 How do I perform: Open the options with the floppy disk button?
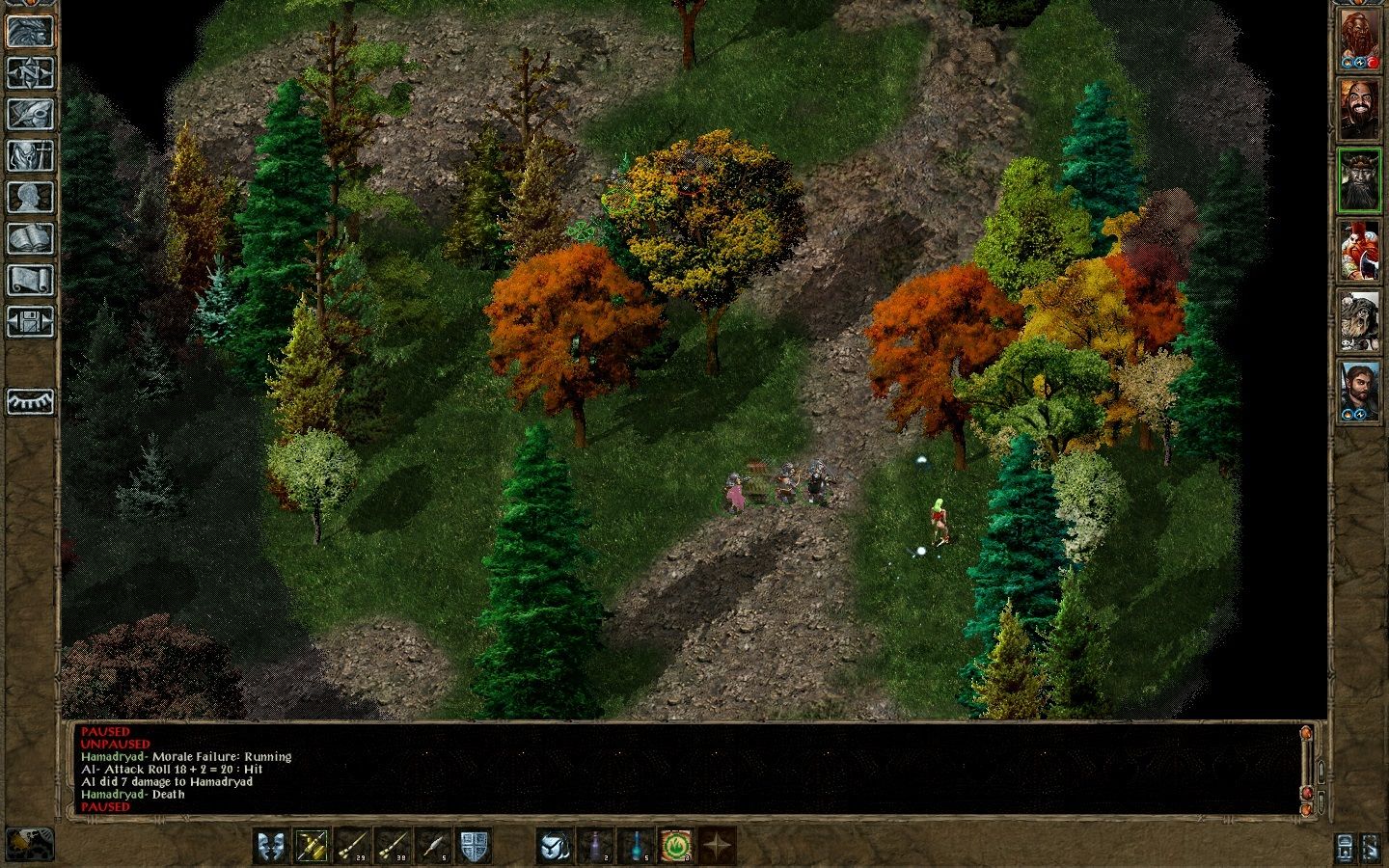tap(30, 321)
